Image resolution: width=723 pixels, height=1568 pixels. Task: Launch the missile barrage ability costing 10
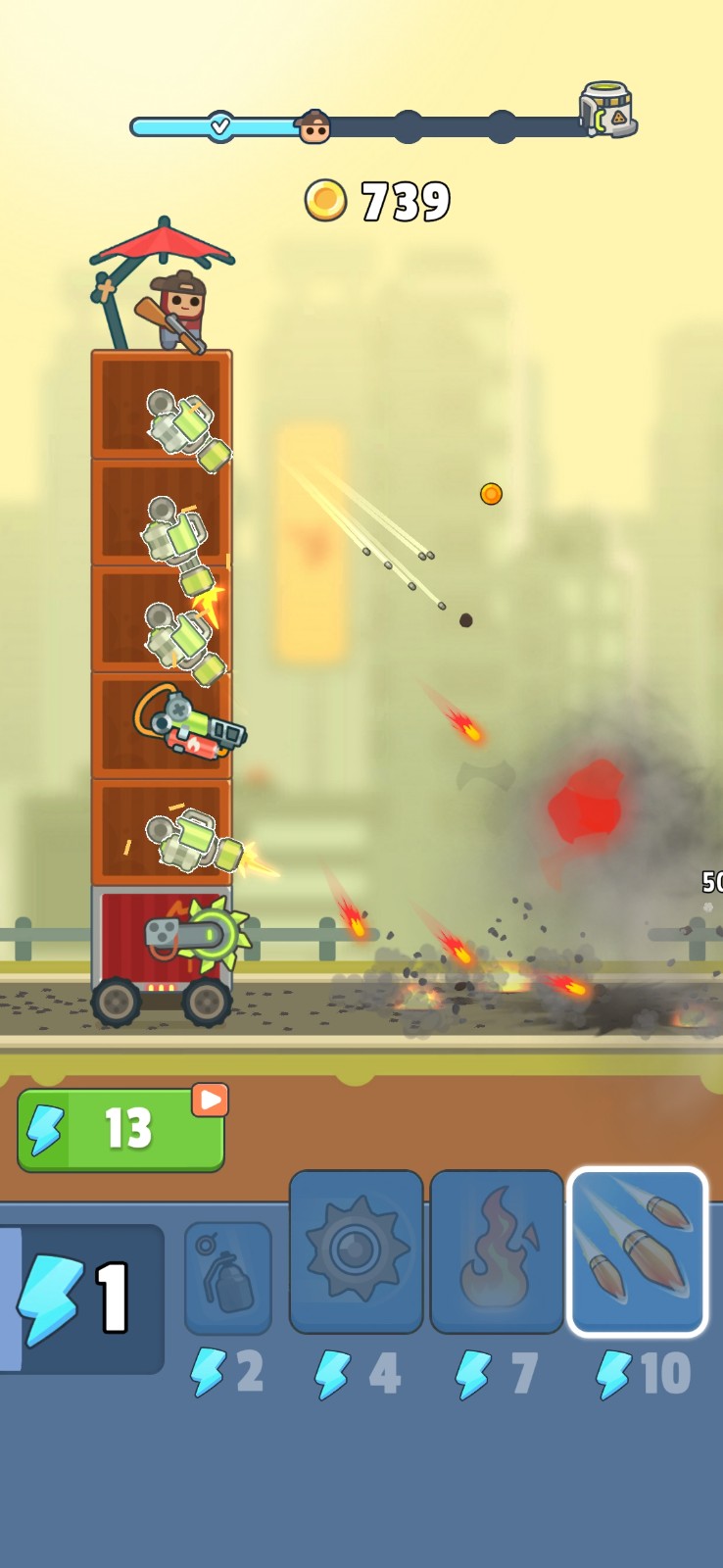(x=637, y=1251)
